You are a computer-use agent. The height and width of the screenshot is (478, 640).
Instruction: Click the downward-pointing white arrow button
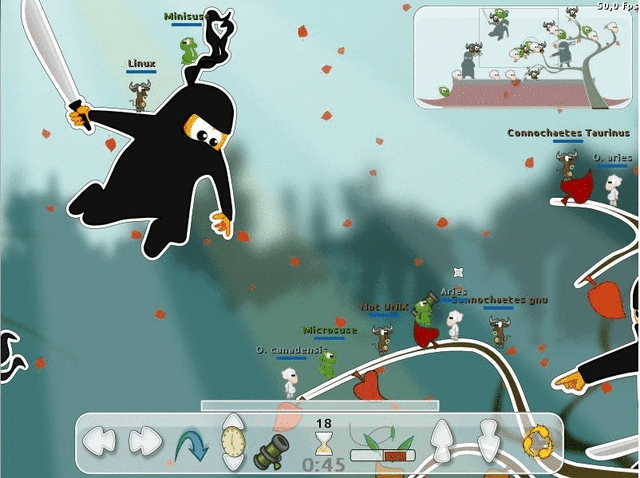point(488,440)
